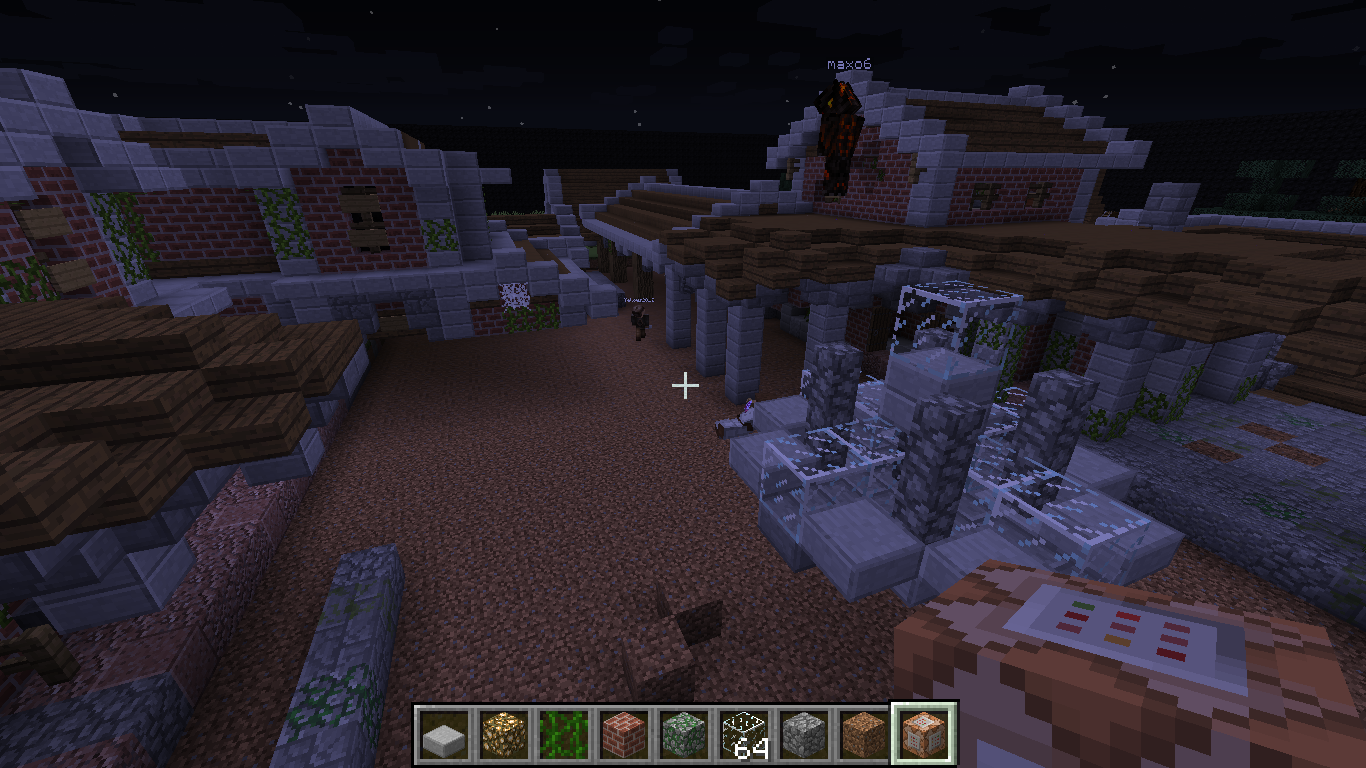Pick the red brick block slot

[623, 736]
